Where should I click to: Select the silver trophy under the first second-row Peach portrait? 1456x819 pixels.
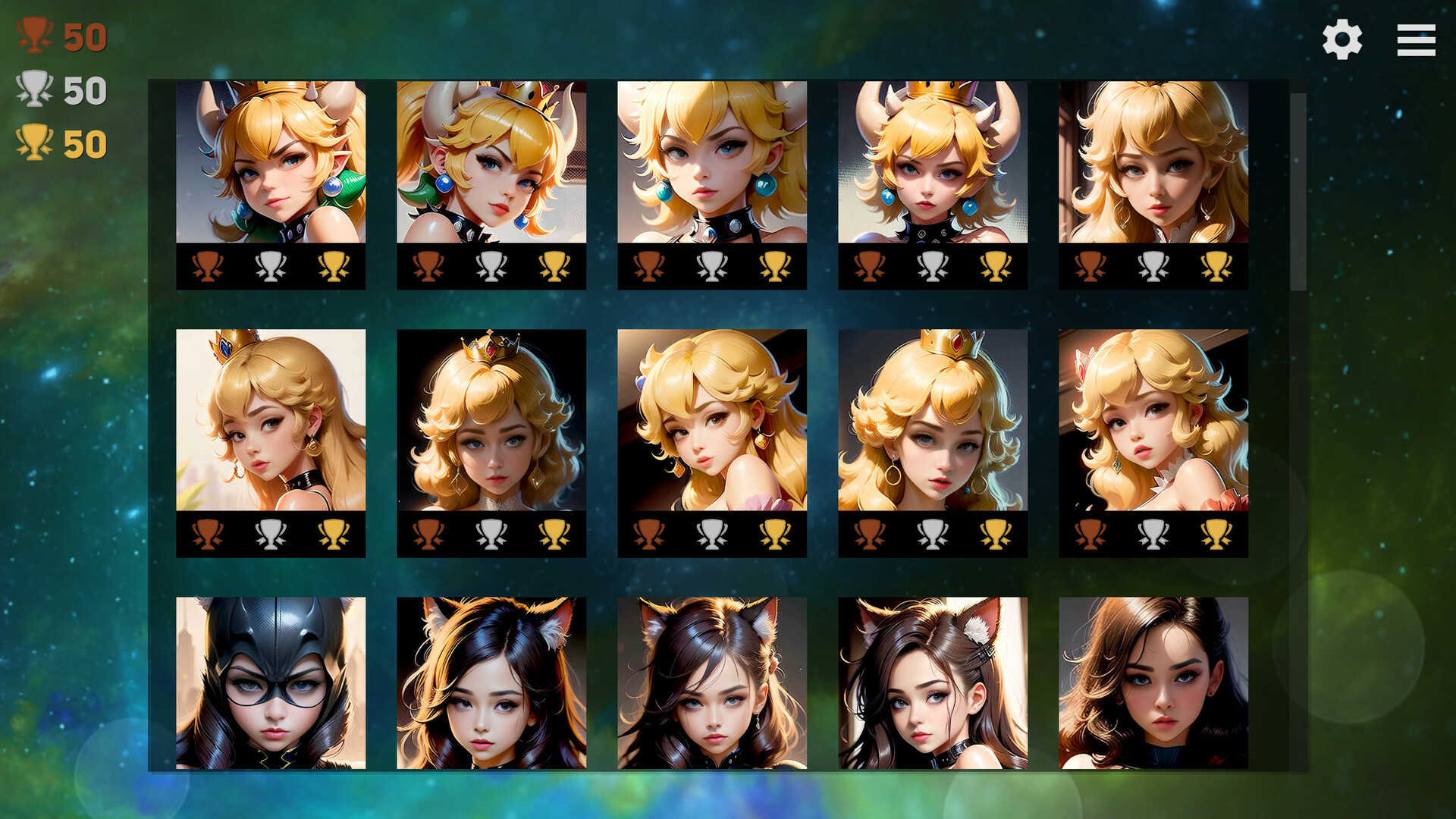tap(271, 536)
